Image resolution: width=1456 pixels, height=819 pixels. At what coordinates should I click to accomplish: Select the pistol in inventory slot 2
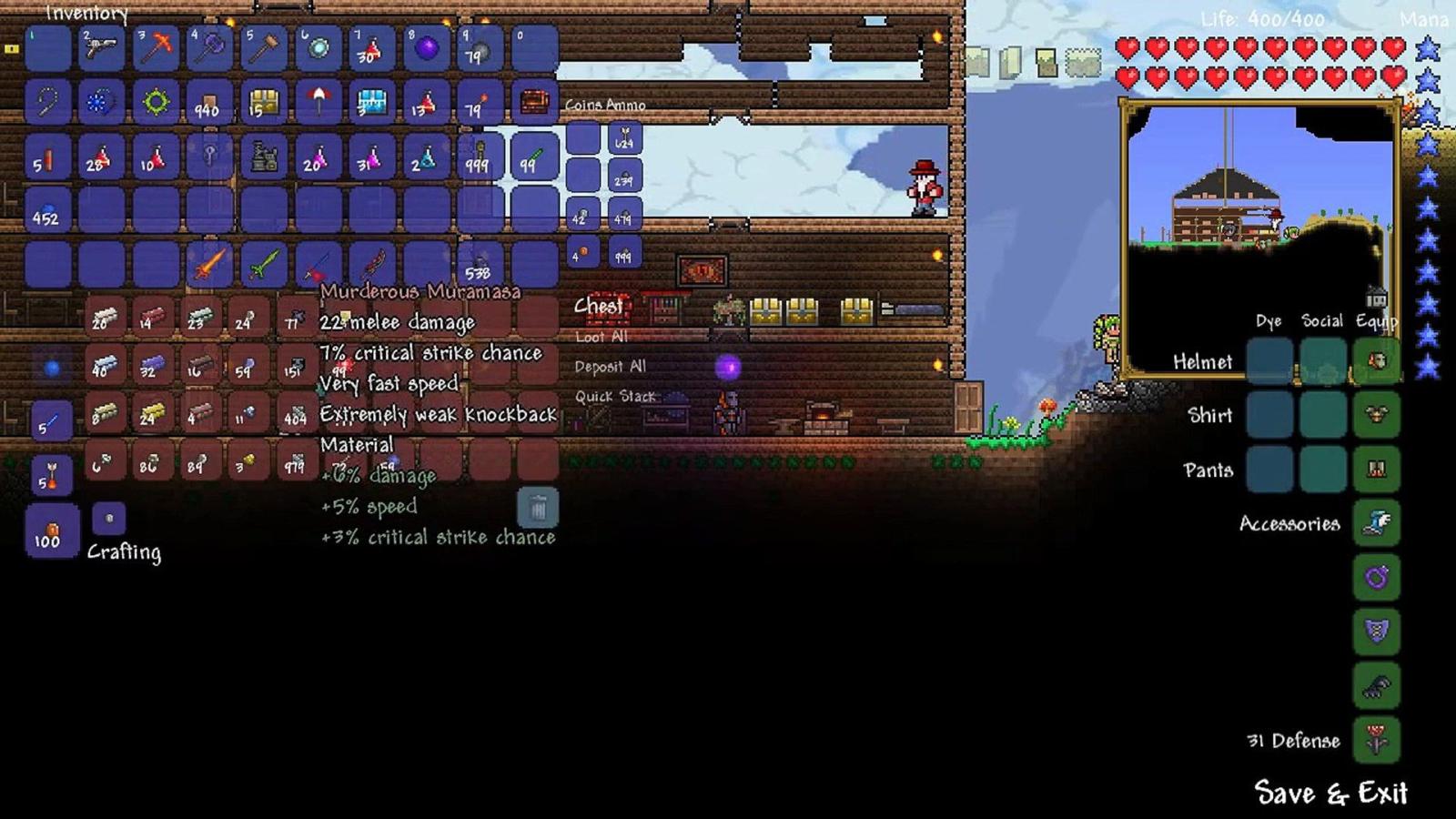[100, 50]
